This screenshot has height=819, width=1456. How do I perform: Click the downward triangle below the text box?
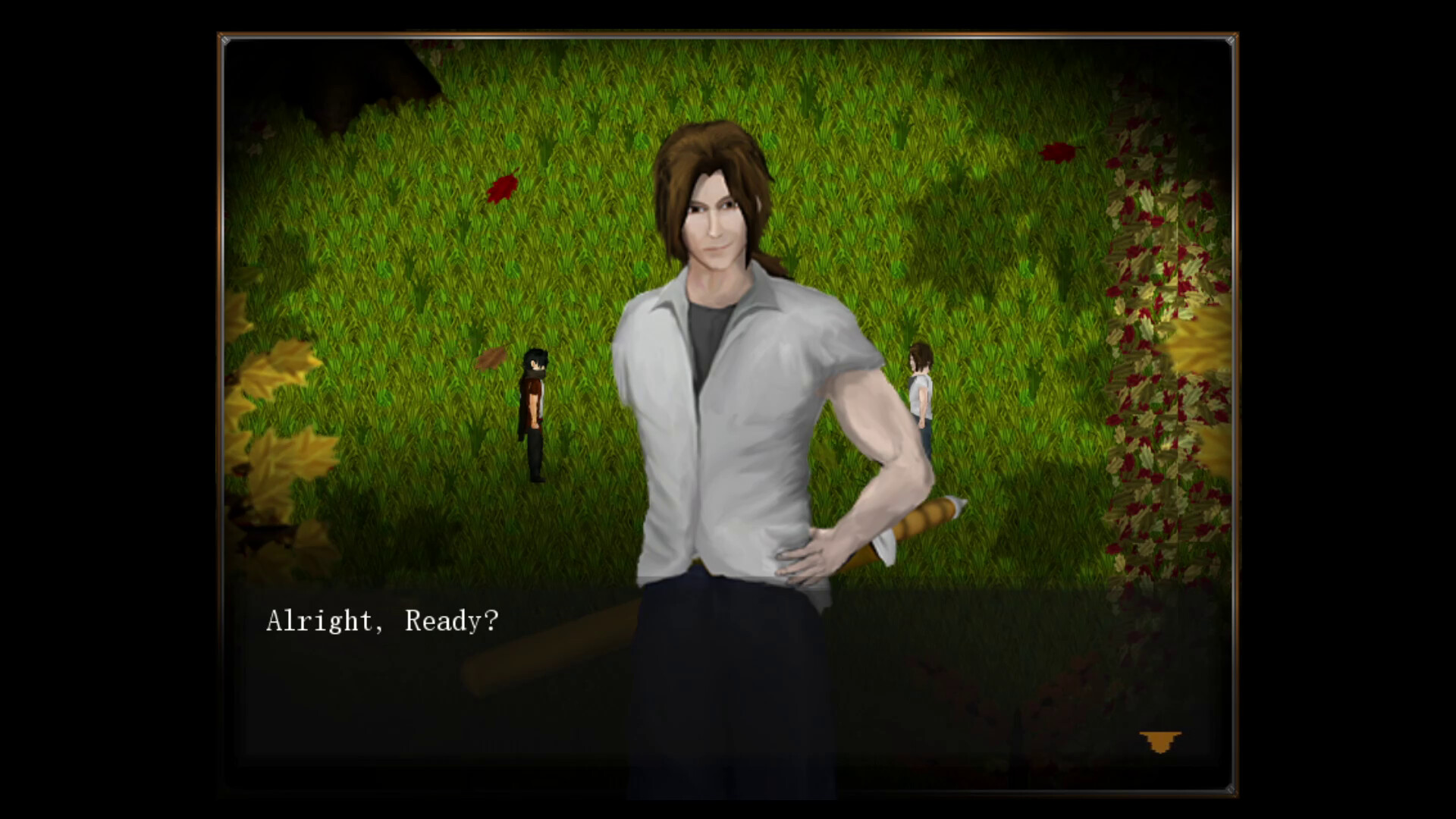coord(1159,740)
